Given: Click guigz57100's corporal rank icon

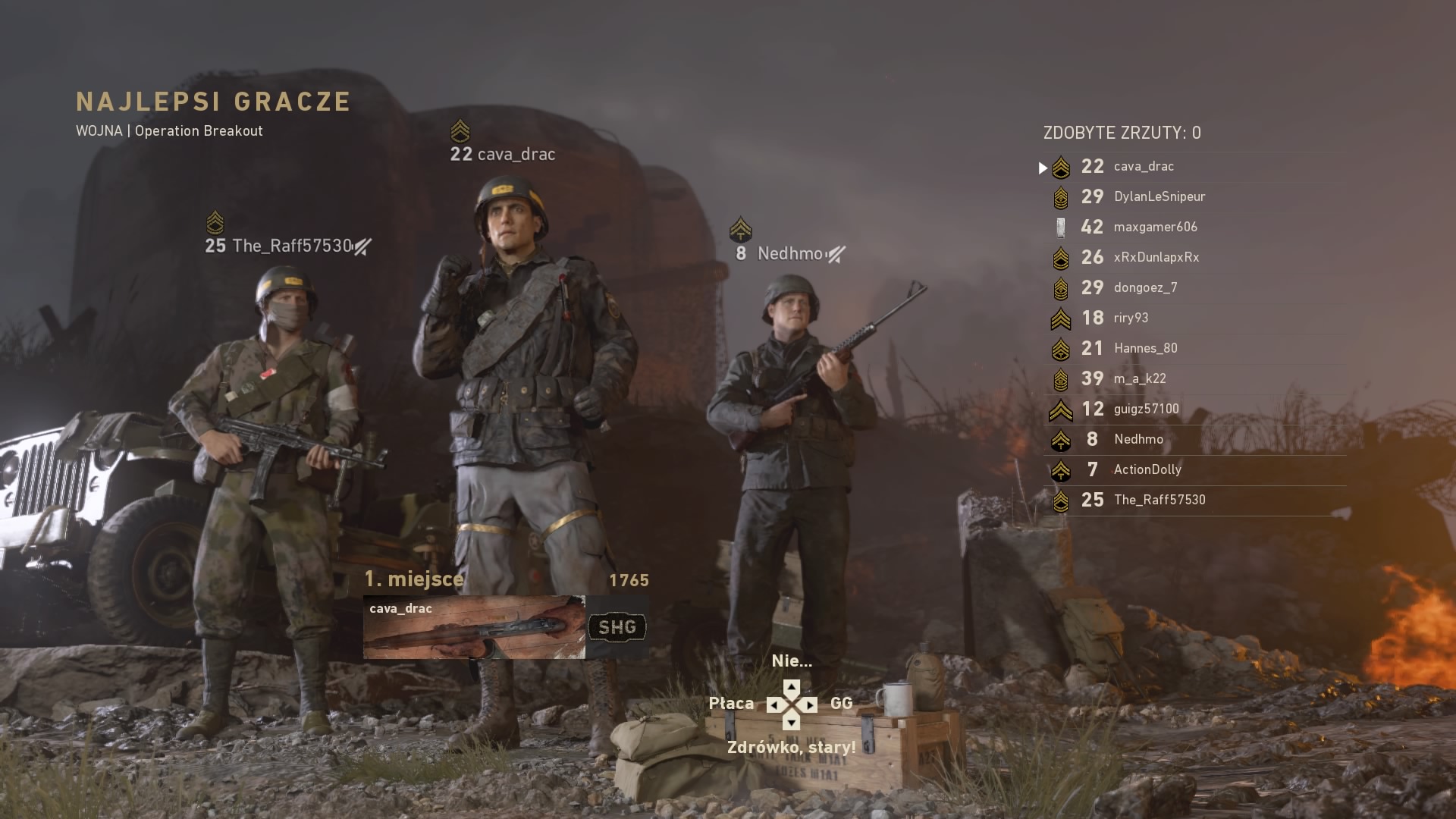Looking at the screenshot, I should 1061,409.
